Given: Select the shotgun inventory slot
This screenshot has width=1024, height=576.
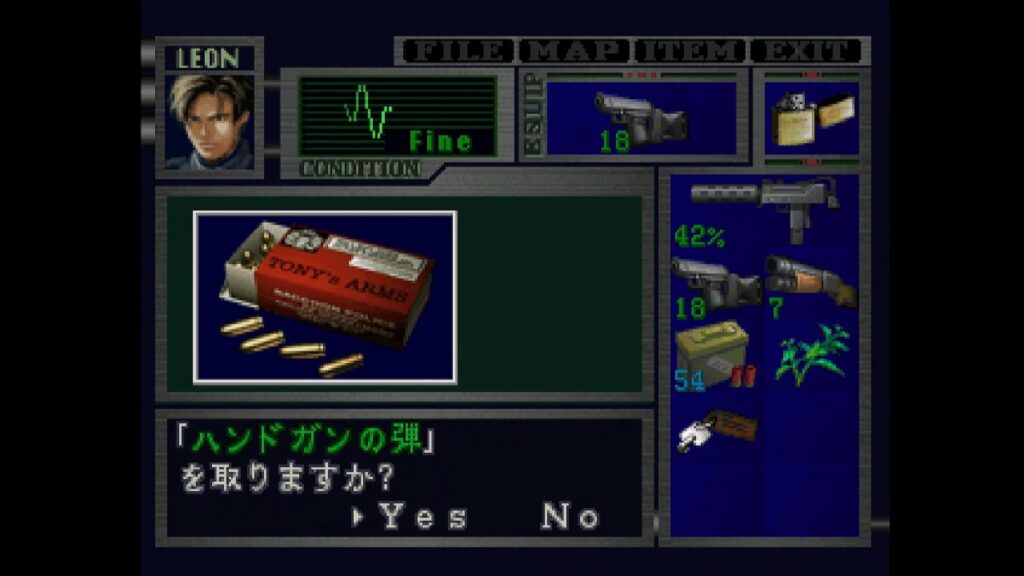Looking at the screenshot, I should 810,283.
